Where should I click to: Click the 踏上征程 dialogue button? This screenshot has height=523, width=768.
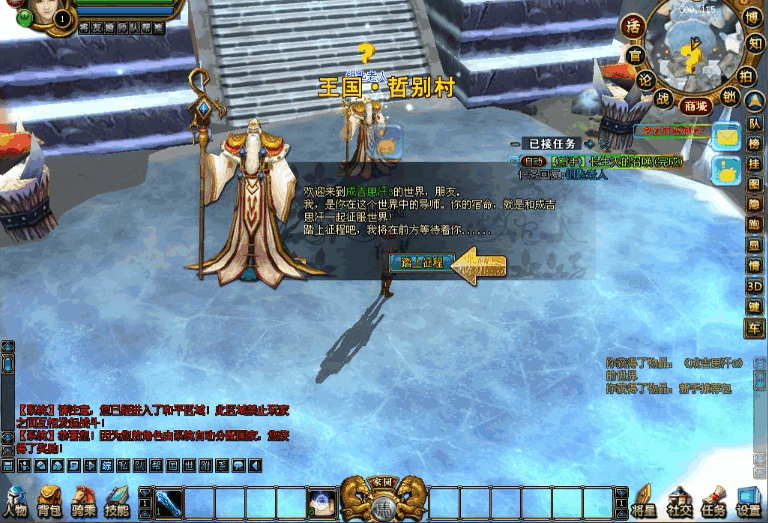[421, 263]
